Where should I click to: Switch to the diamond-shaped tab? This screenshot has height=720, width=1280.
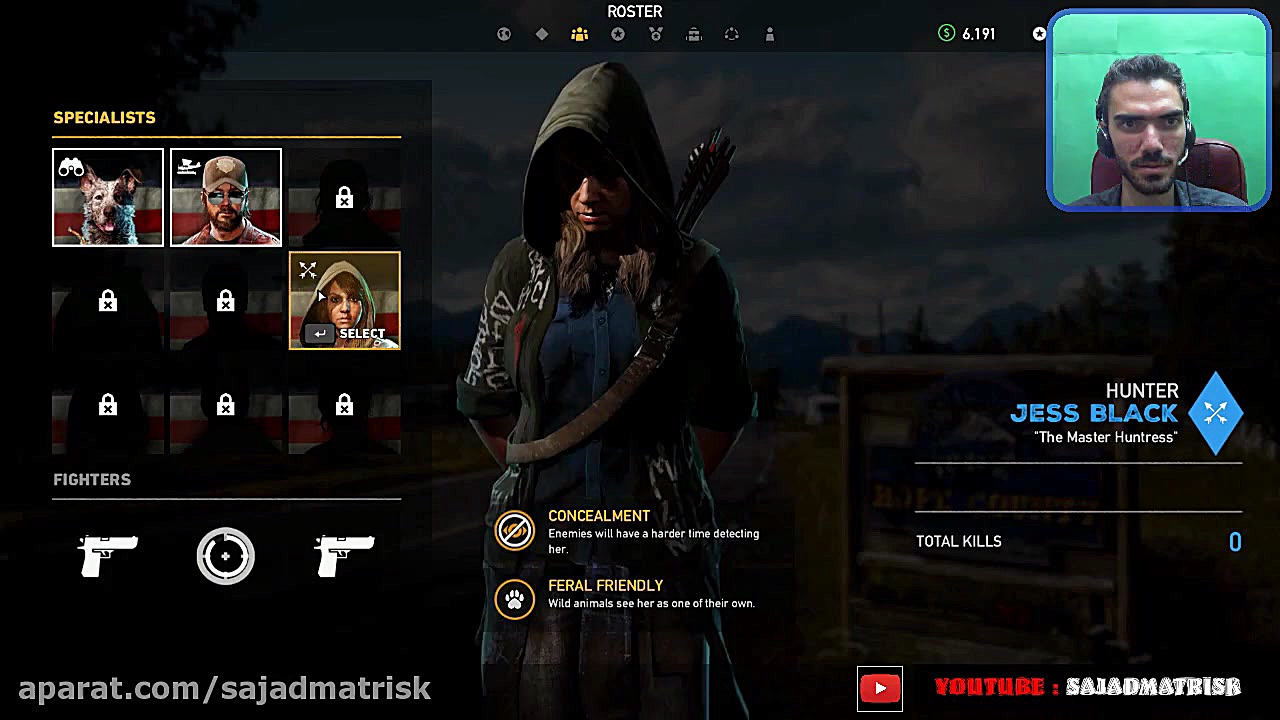(x=542, y=34)
